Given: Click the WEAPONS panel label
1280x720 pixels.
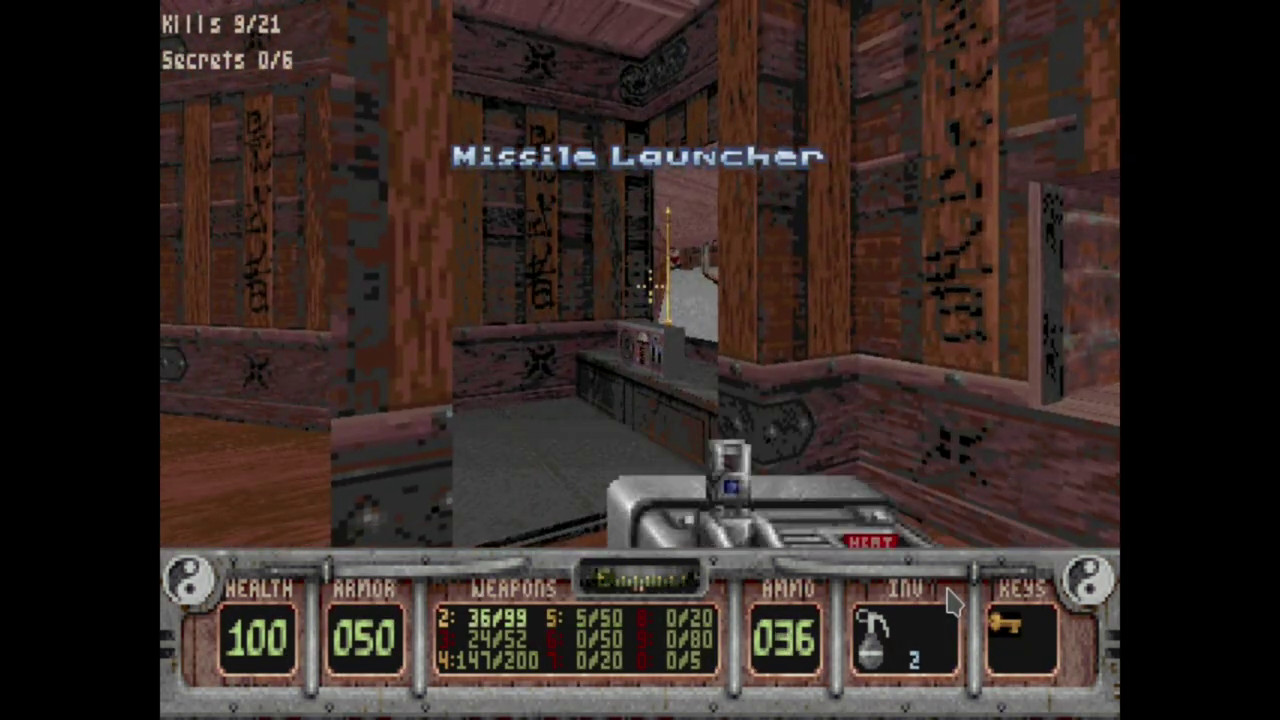Looking at the screenshot, I should tap(513, 588).
